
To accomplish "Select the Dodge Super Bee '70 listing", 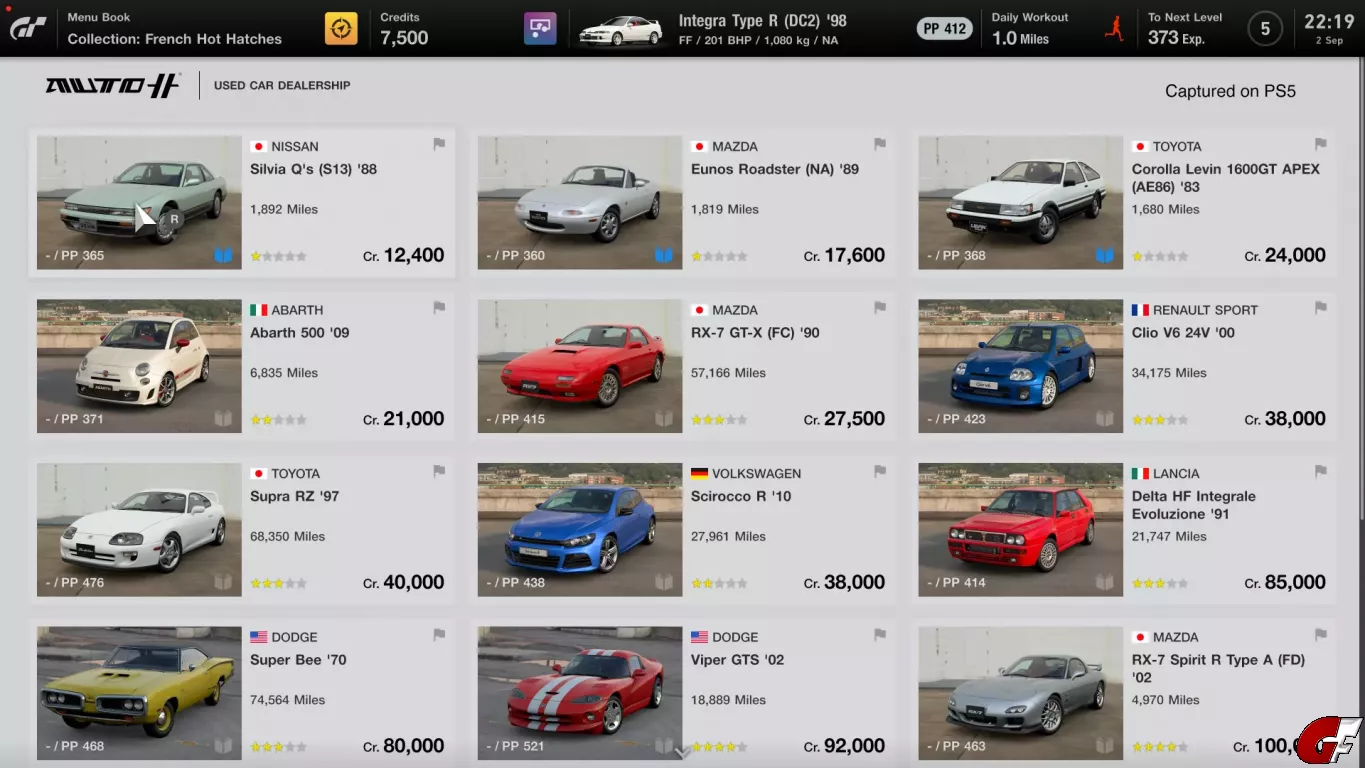I will click(x=241, y=693).
